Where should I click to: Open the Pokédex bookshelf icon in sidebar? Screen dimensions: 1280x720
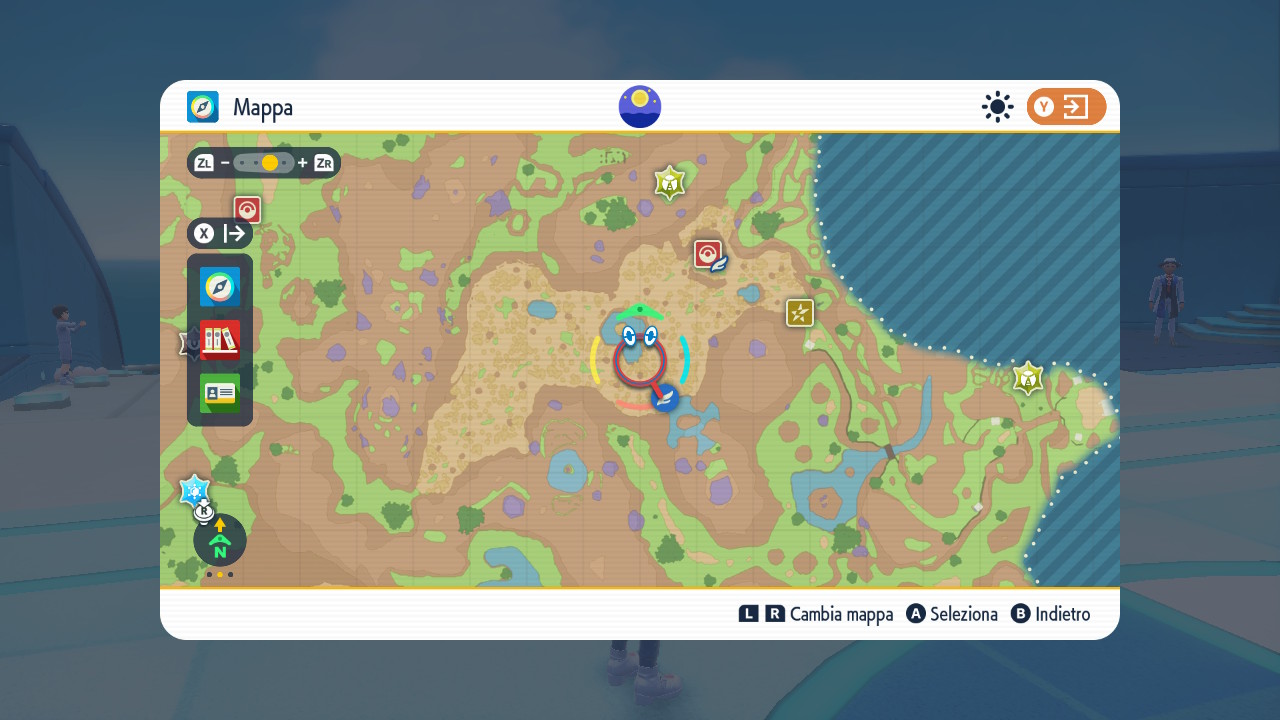tap(220, 340)
